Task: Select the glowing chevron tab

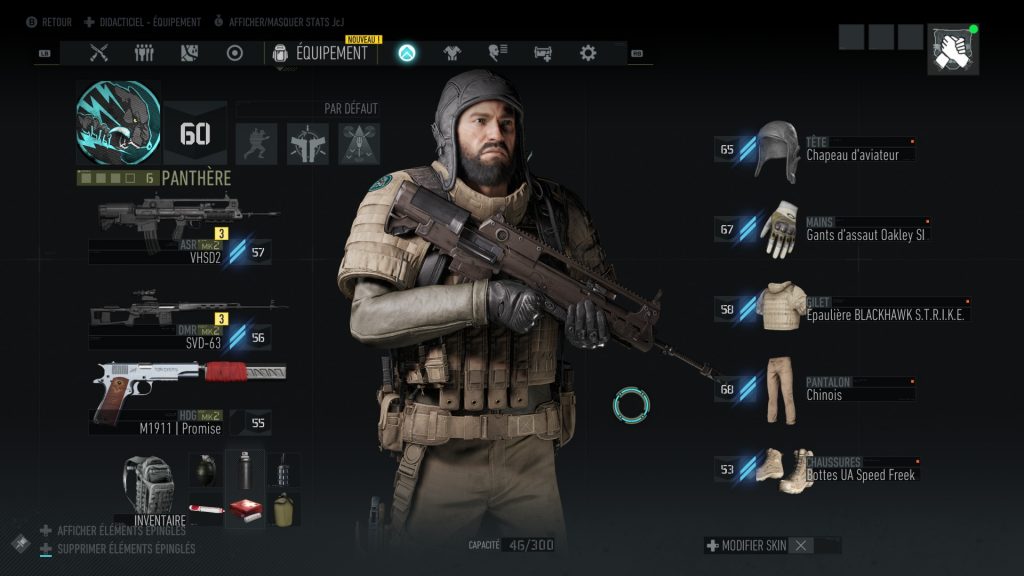Action: click(407, 53)
